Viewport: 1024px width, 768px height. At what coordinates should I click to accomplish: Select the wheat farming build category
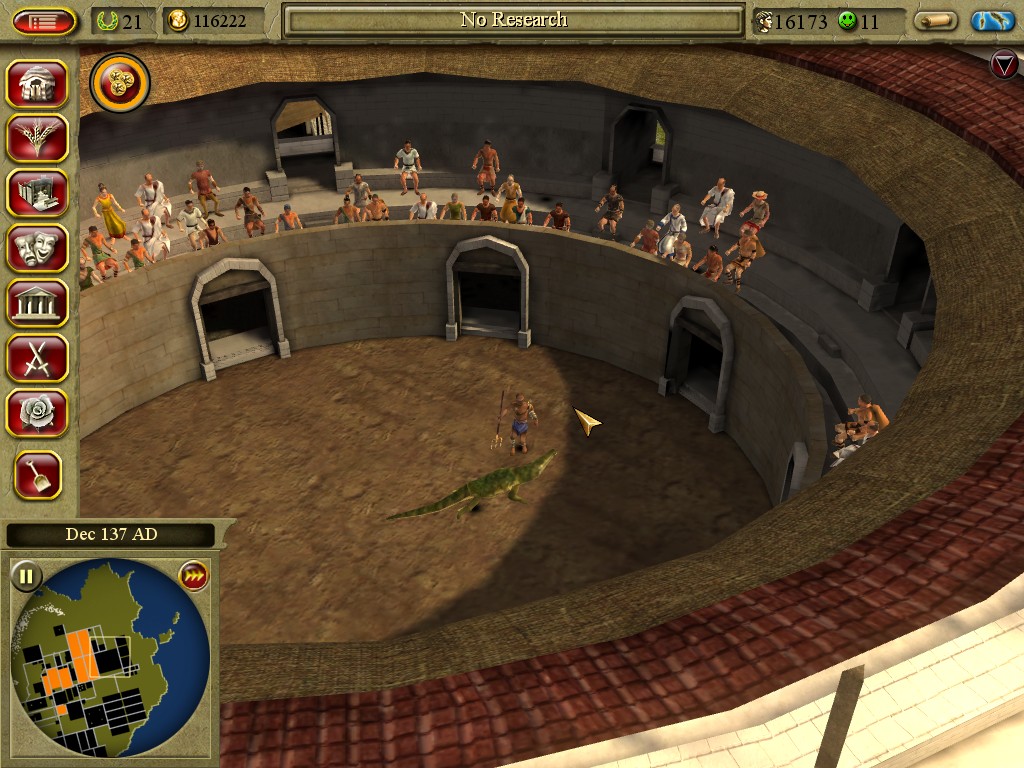click(x=38, y=138)
